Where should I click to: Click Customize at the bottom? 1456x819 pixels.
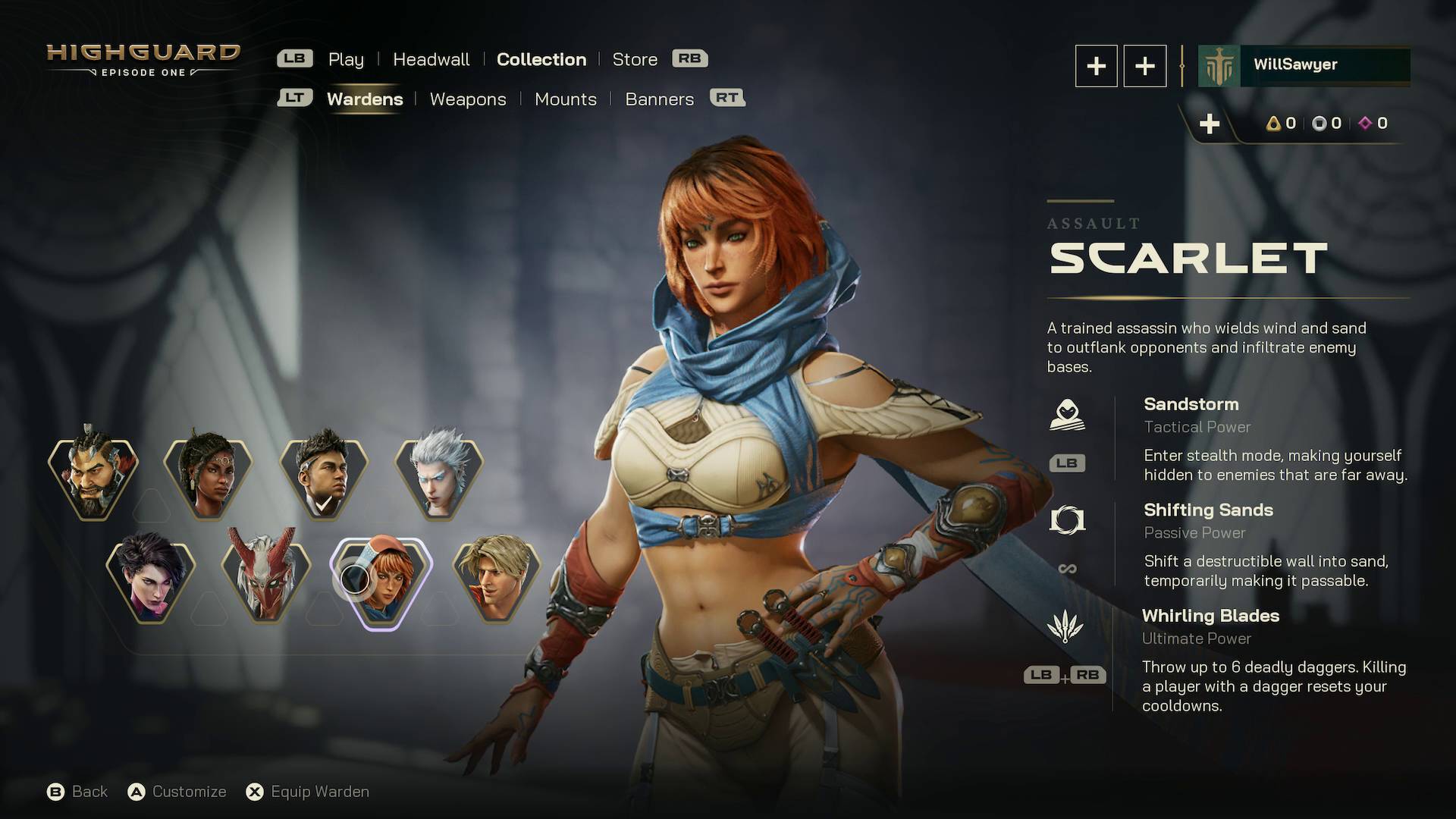(188, 791)
